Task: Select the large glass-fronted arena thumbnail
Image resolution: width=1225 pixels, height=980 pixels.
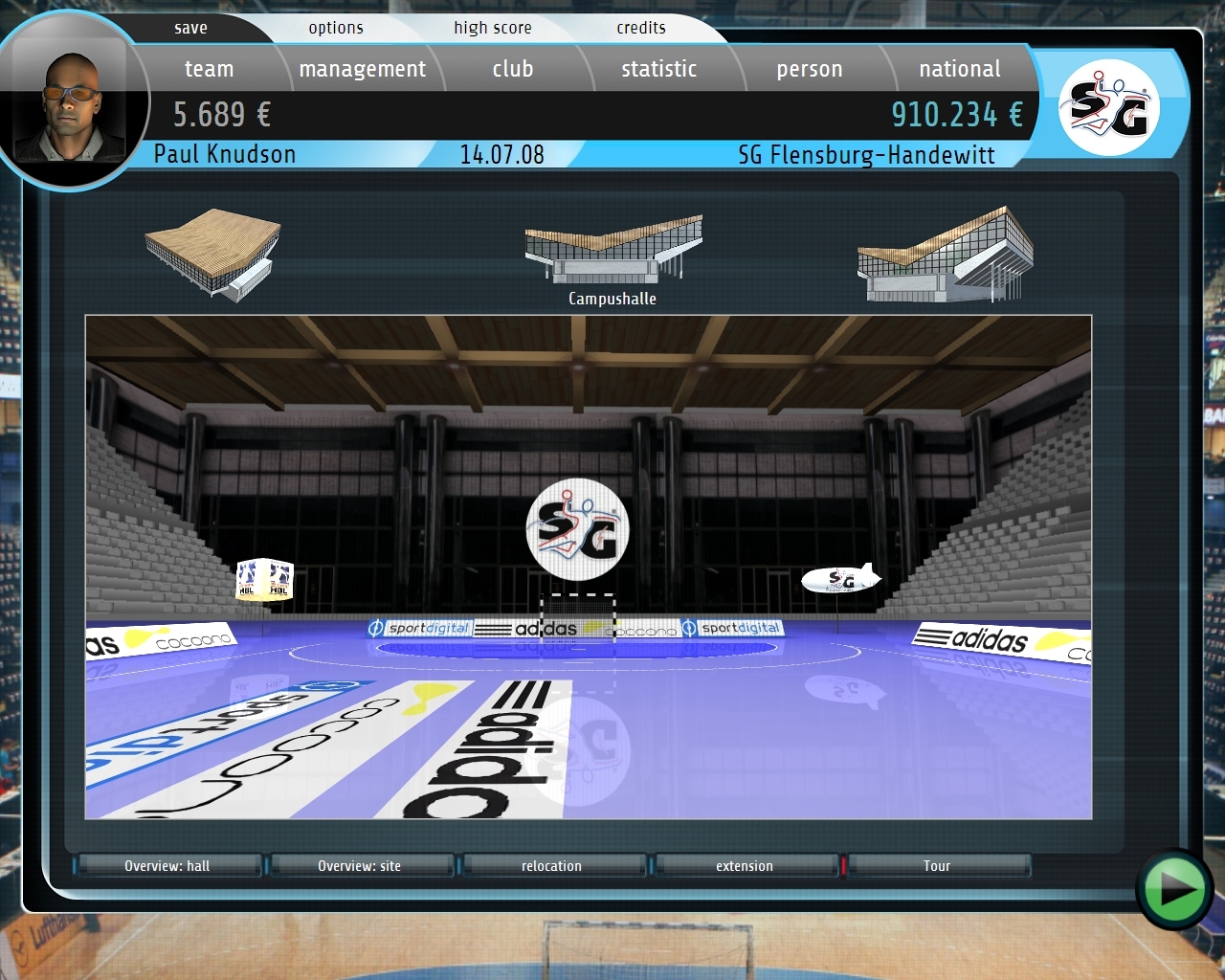Action: 945,253
